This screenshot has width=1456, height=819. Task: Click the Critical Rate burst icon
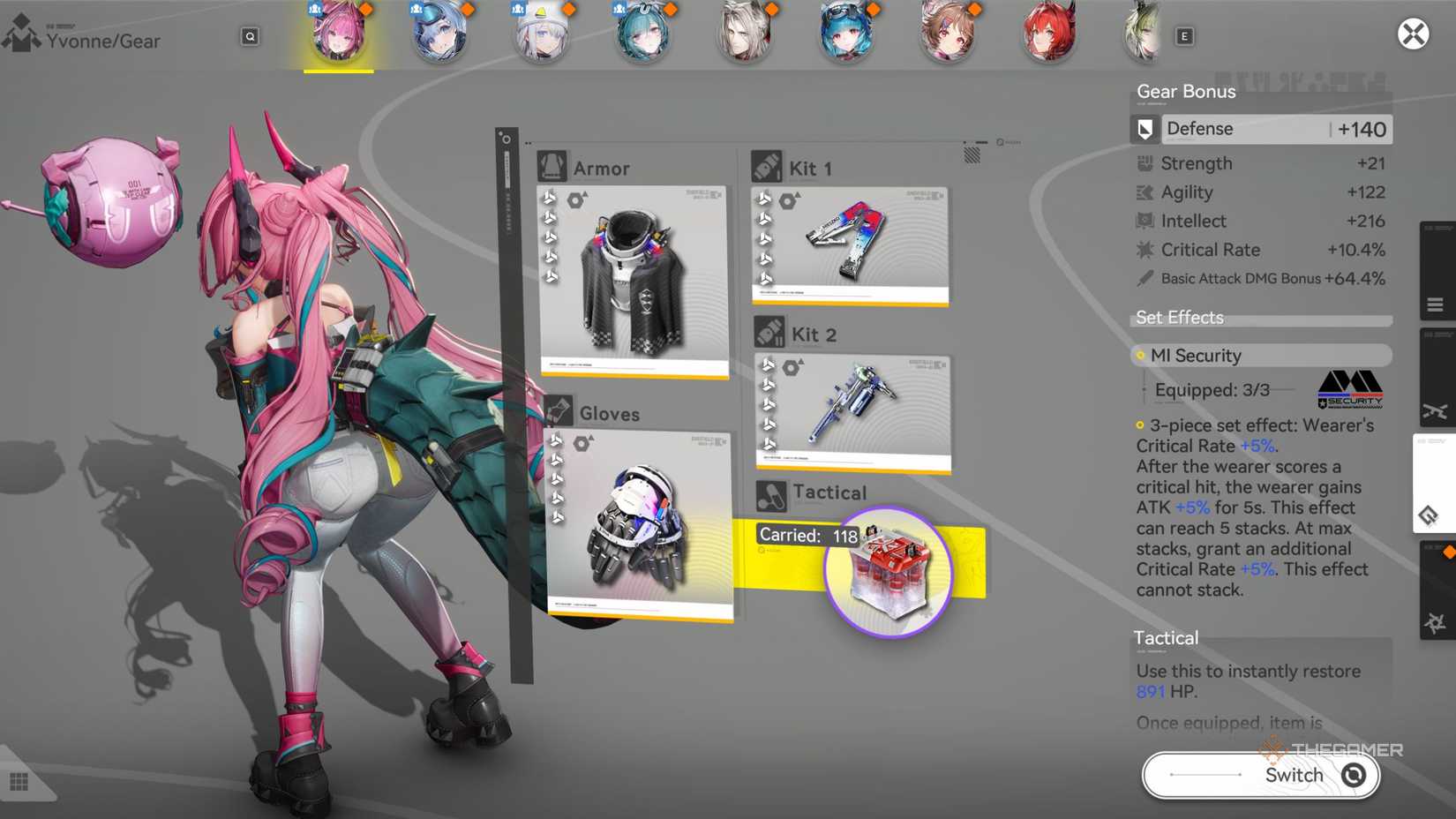(x=1143, y=250)
